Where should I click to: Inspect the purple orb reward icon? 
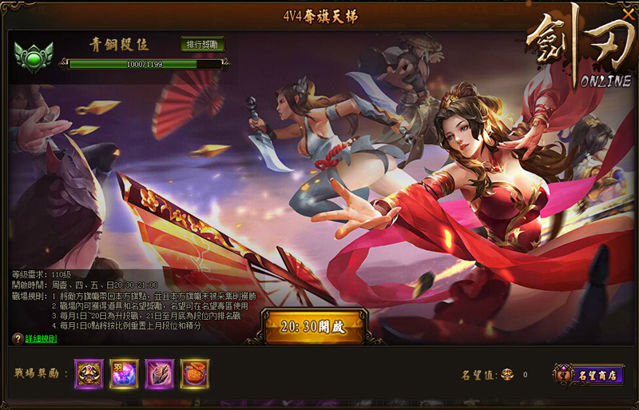[x=124, y=374]
